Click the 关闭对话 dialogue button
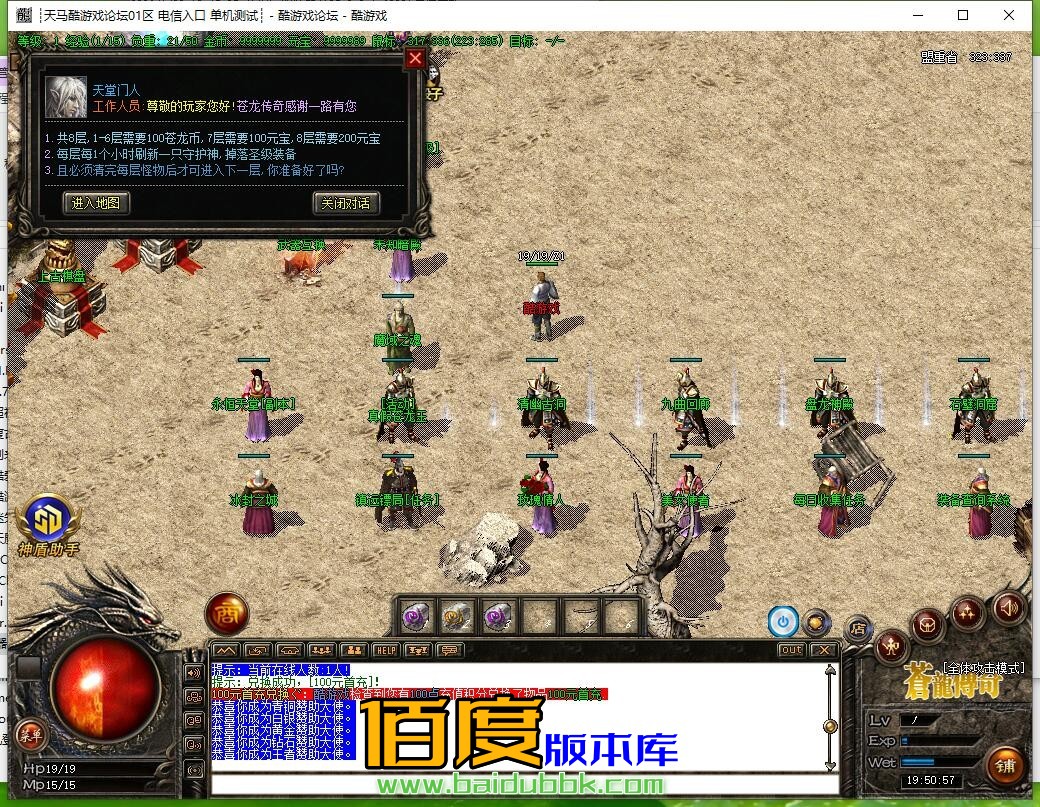 (x=346, y=203)
